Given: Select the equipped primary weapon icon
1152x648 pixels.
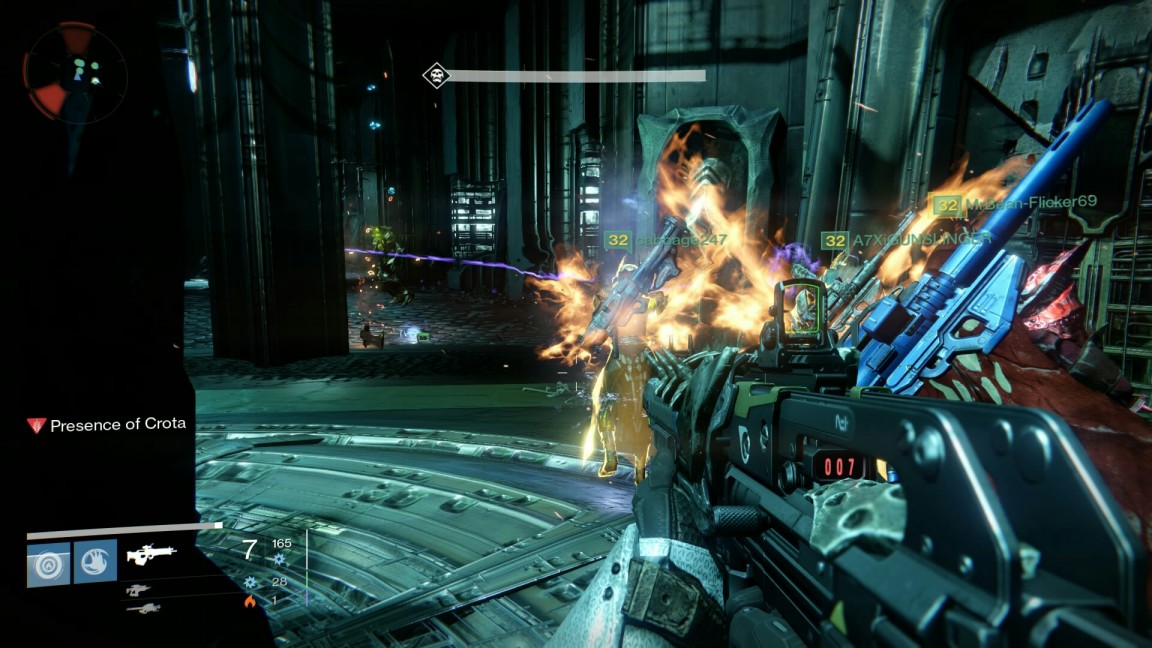Looking at the screenshot, I should (x=151, y=553).
